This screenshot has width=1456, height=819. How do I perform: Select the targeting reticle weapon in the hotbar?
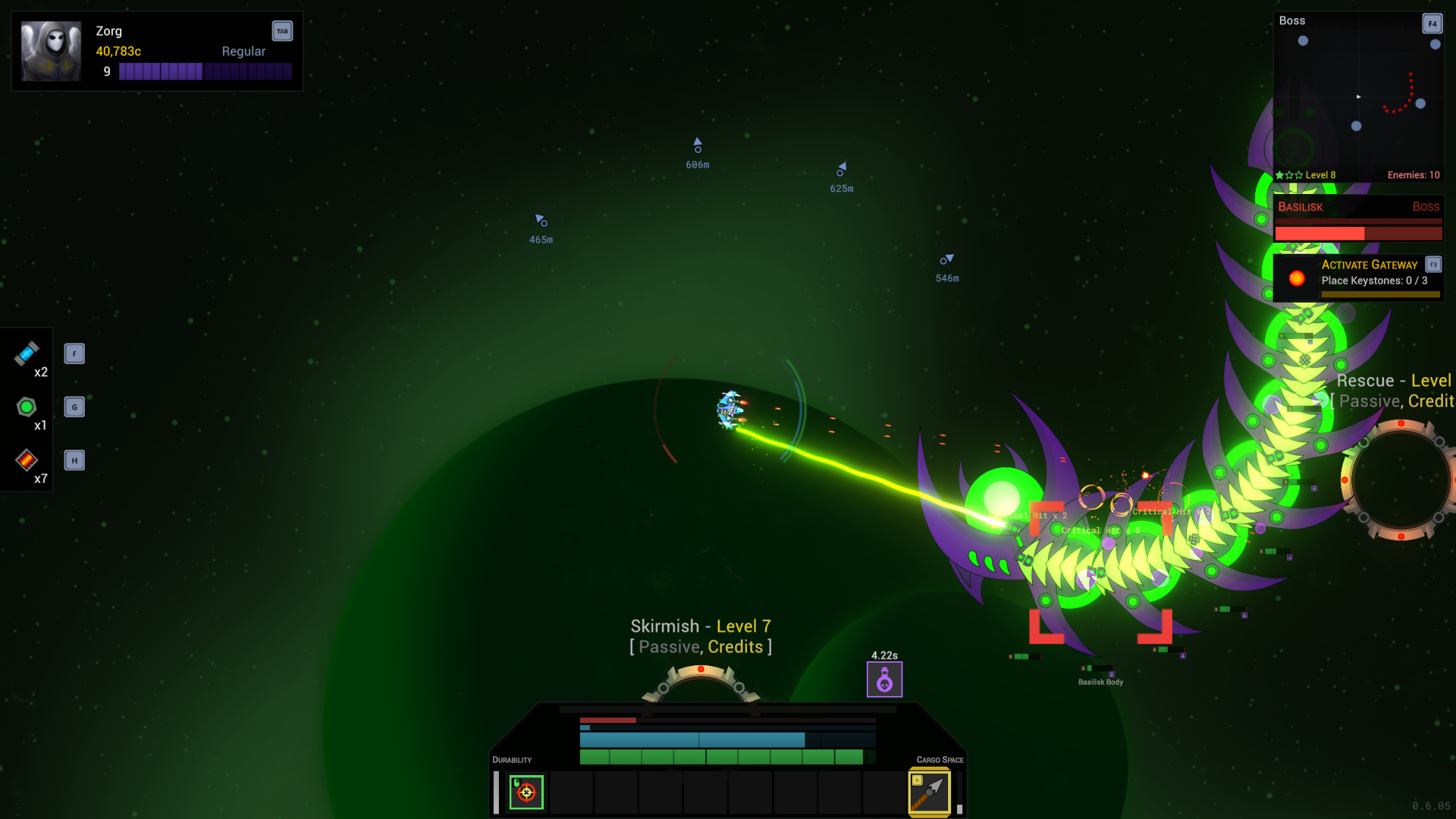pos(526,792)
